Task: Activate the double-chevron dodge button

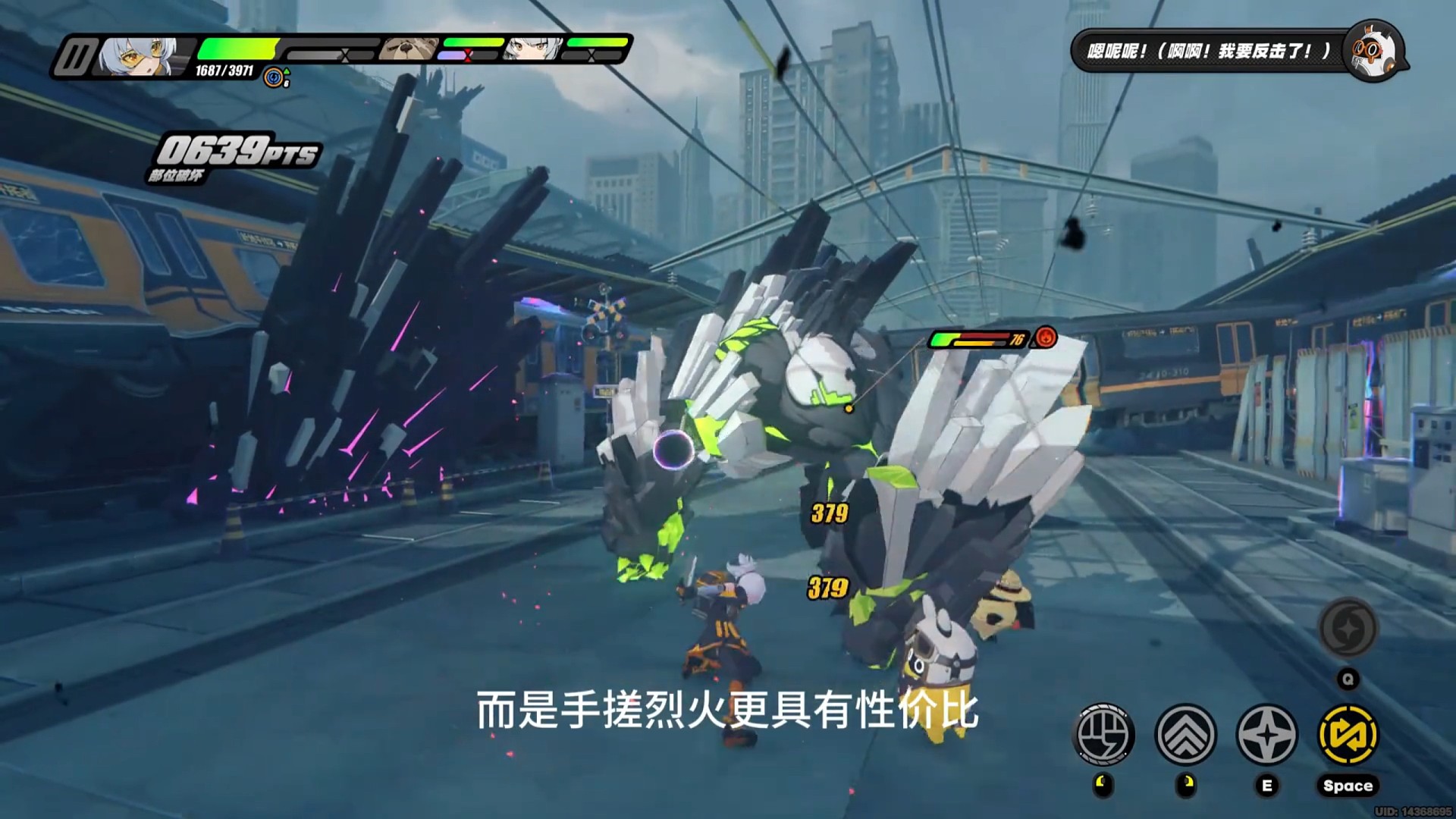Action: pyautogui.click(x=1185, y=734)
